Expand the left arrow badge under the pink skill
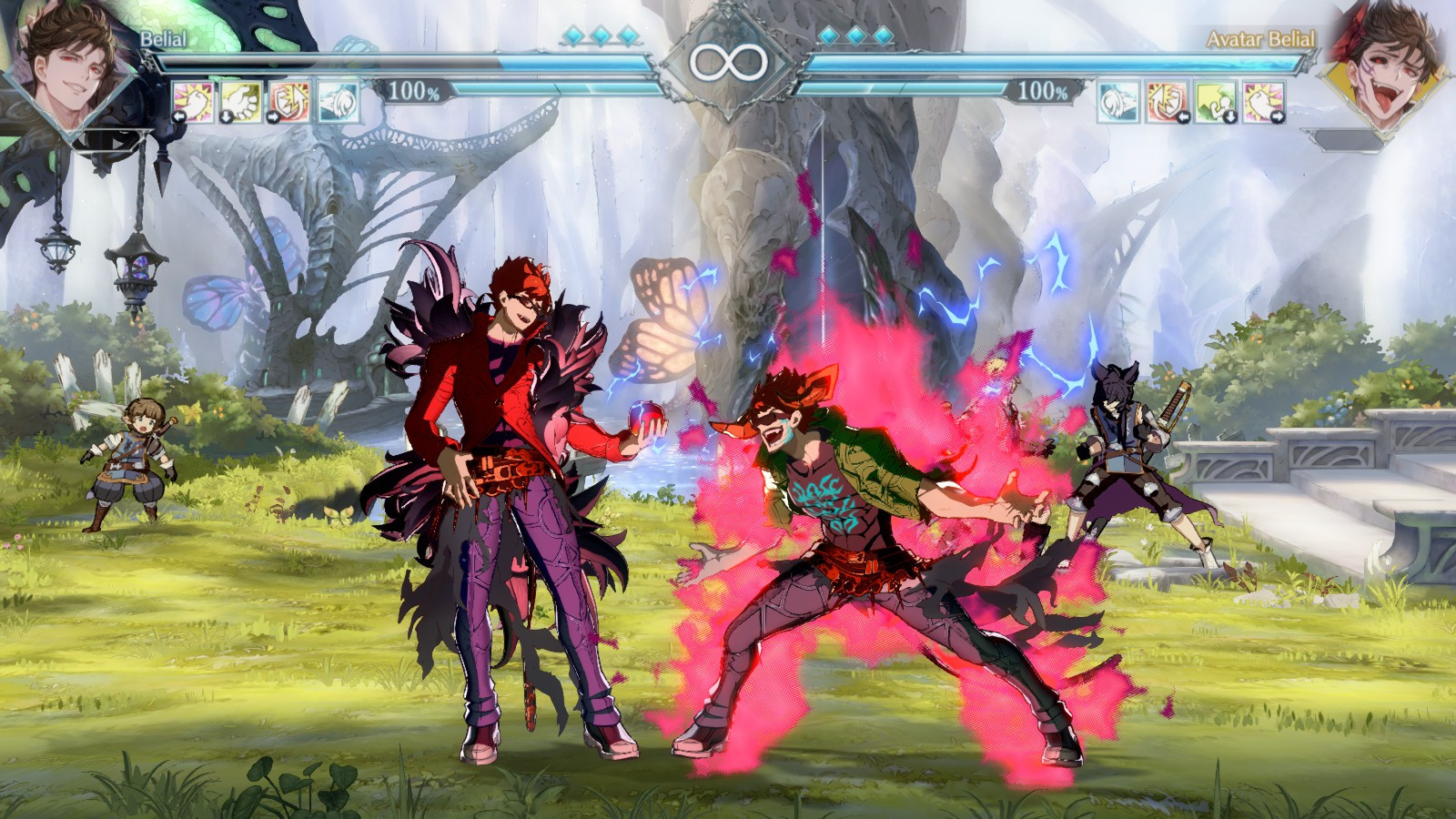Image resolution: width=1456 pixels, height=819 pixels. tap(178, 116)
